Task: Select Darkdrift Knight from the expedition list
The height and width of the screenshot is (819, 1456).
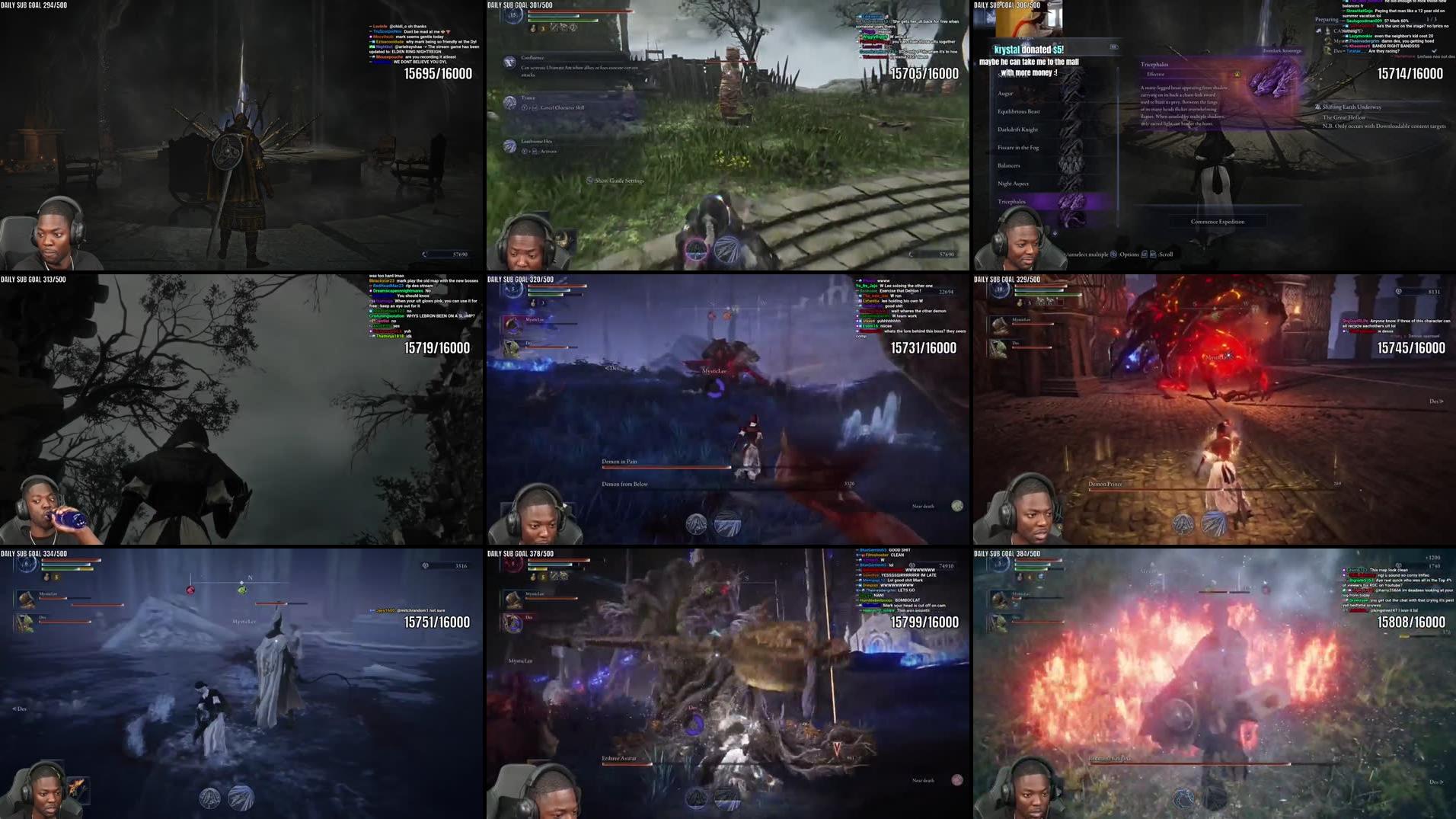Action: click(x=1018, y=130)
